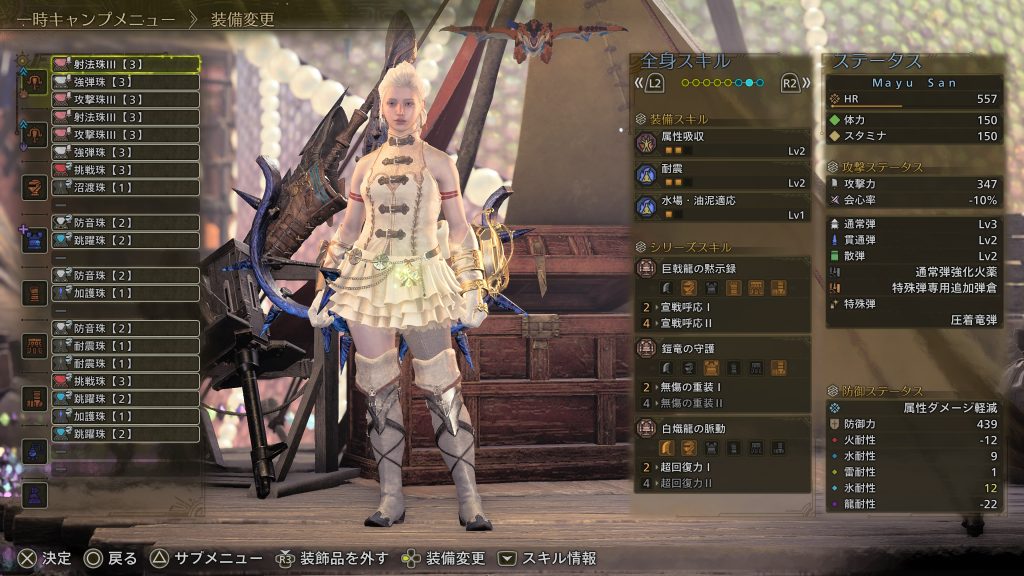Screen dimensions: 1024x576
Task: Choose the 沼渡珠【1】 decoration slot
Action: coord(124,187)
